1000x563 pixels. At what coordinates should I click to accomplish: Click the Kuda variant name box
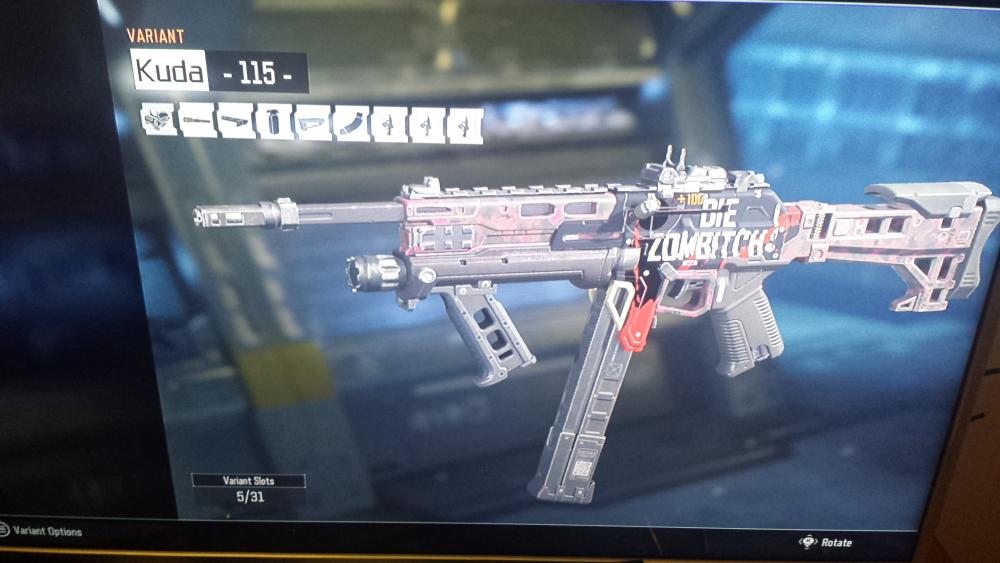(169, 70)
